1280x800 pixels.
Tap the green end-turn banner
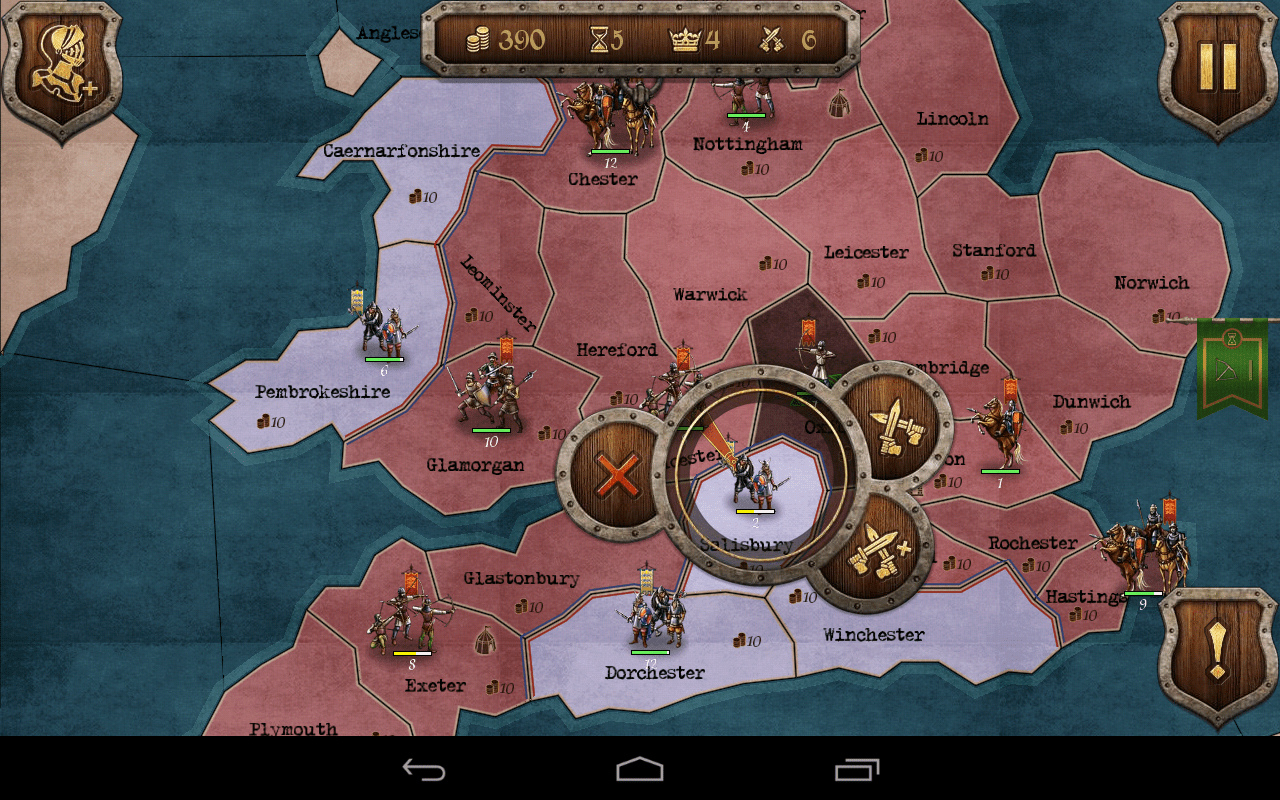pyautogui.click(x=1232, y=366)
